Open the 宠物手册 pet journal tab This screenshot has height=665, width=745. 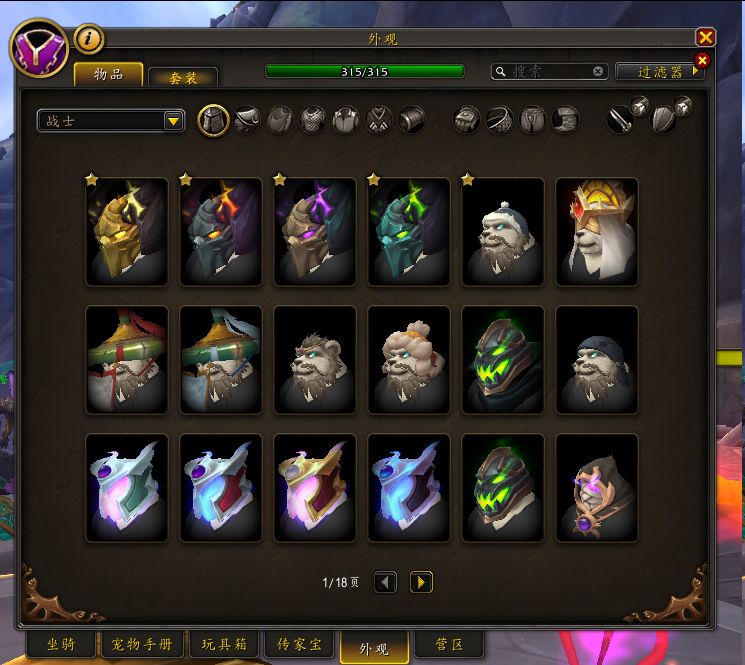(141, 644)
